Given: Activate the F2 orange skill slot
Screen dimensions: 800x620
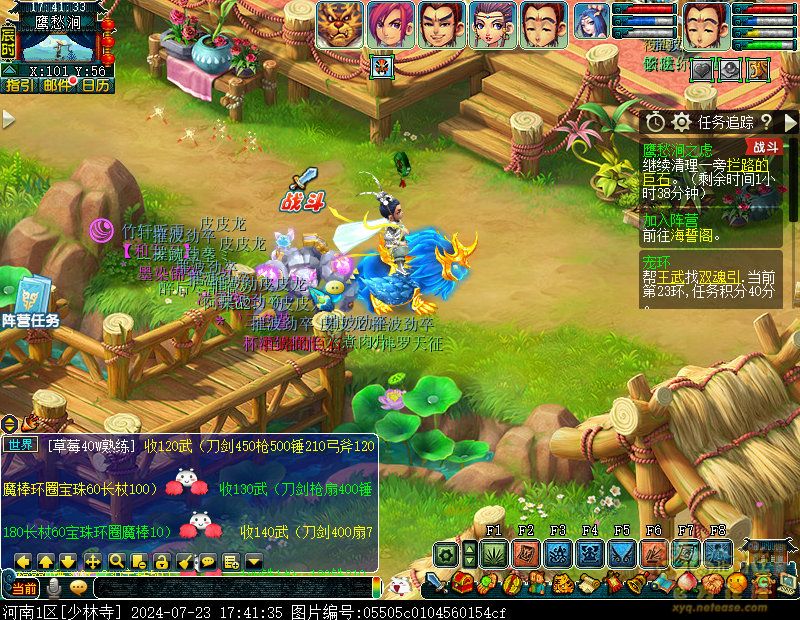Looking at the screenshot, I should point(526,553).
